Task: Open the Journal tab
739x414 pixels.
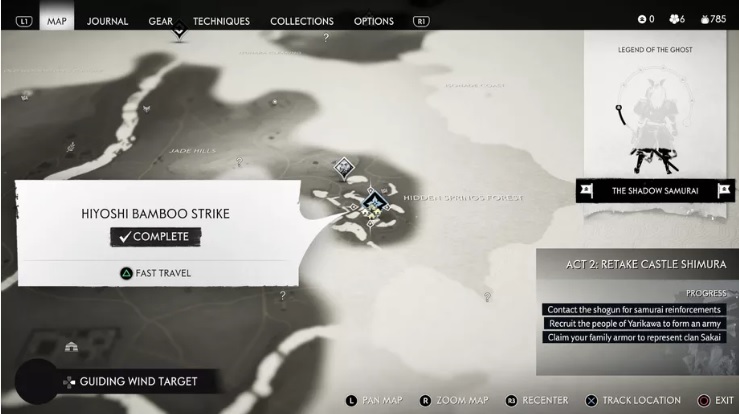Action: pyautogui.click(x=107, y=20)
